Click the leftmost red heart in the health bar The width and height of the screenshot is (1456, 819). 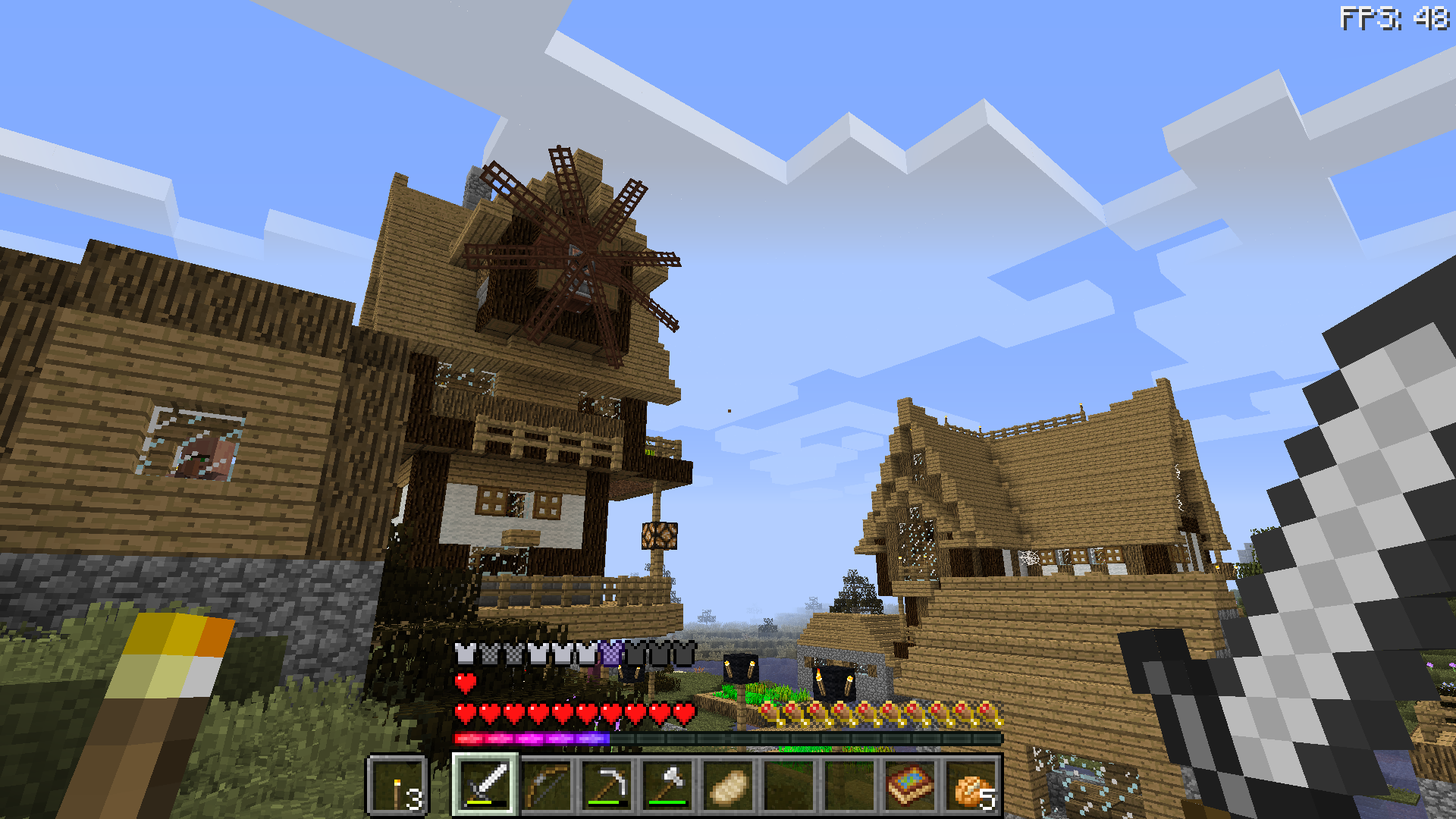[x=465, y=713]
